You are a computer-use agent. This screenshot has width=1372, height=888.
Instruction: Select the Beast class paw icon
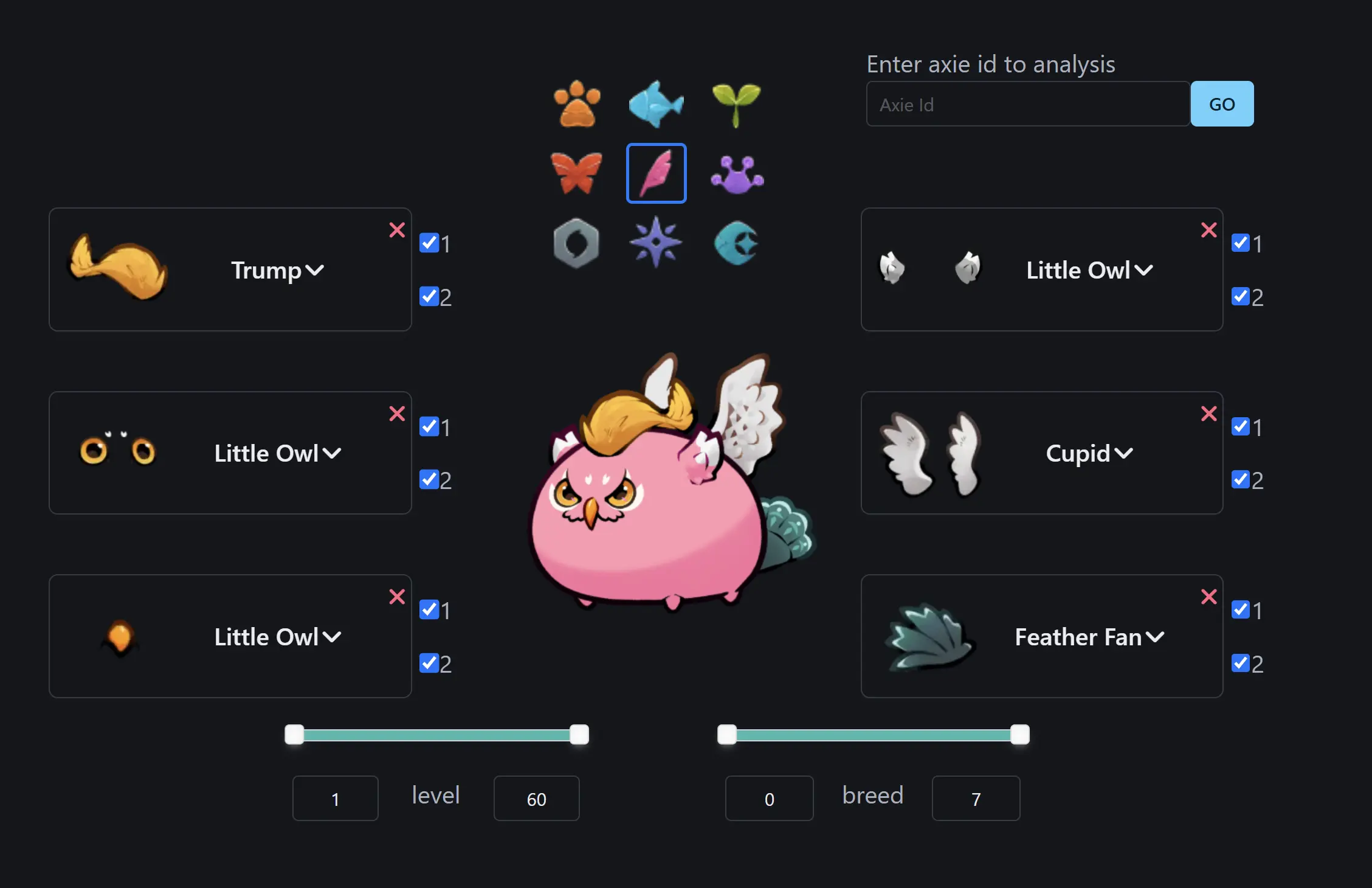[576, 103]
